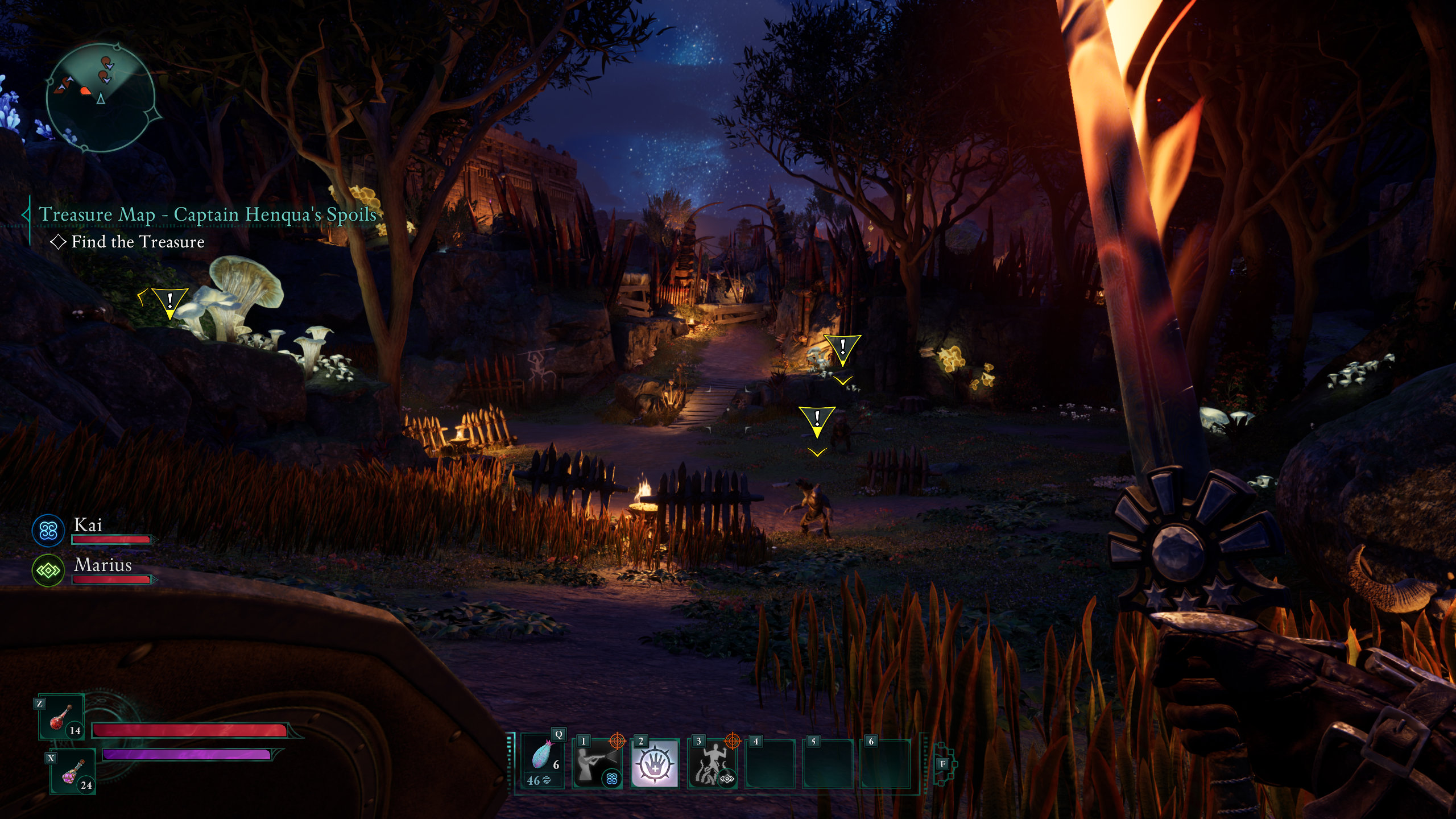This screenshot has width=1456, height=819.
Task: Select Marius's companion portrait icon
Action: 48,570
